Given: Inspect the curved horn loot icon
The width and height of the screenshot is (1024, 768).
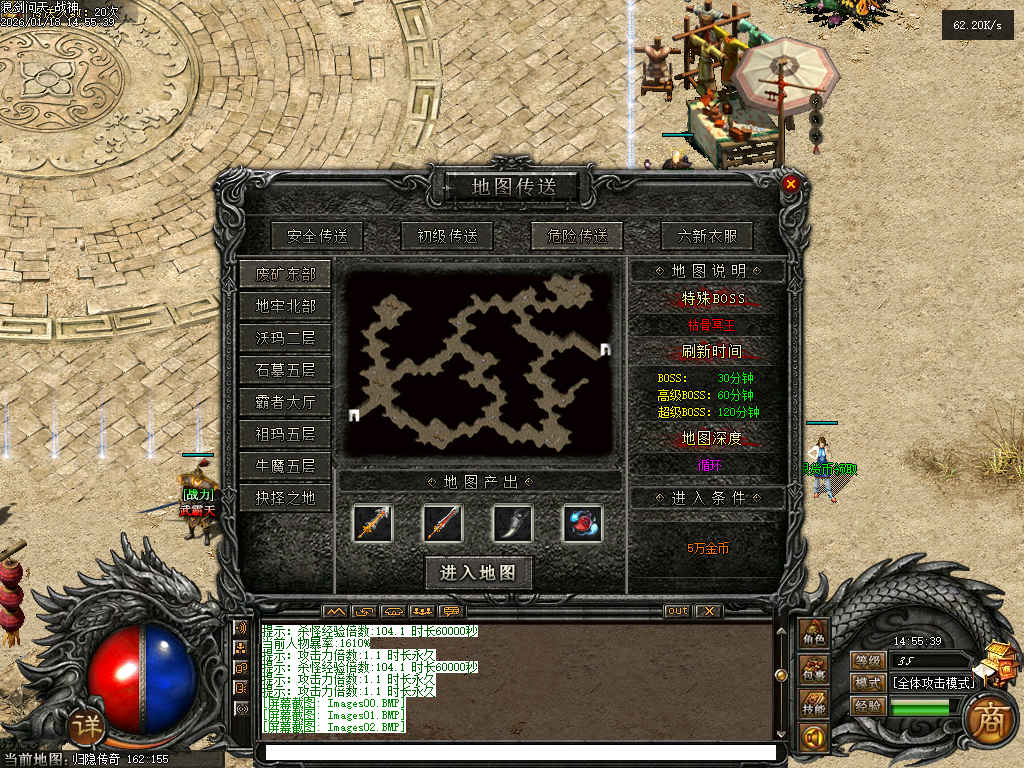Looking at the screenshot, I should 512,523.
